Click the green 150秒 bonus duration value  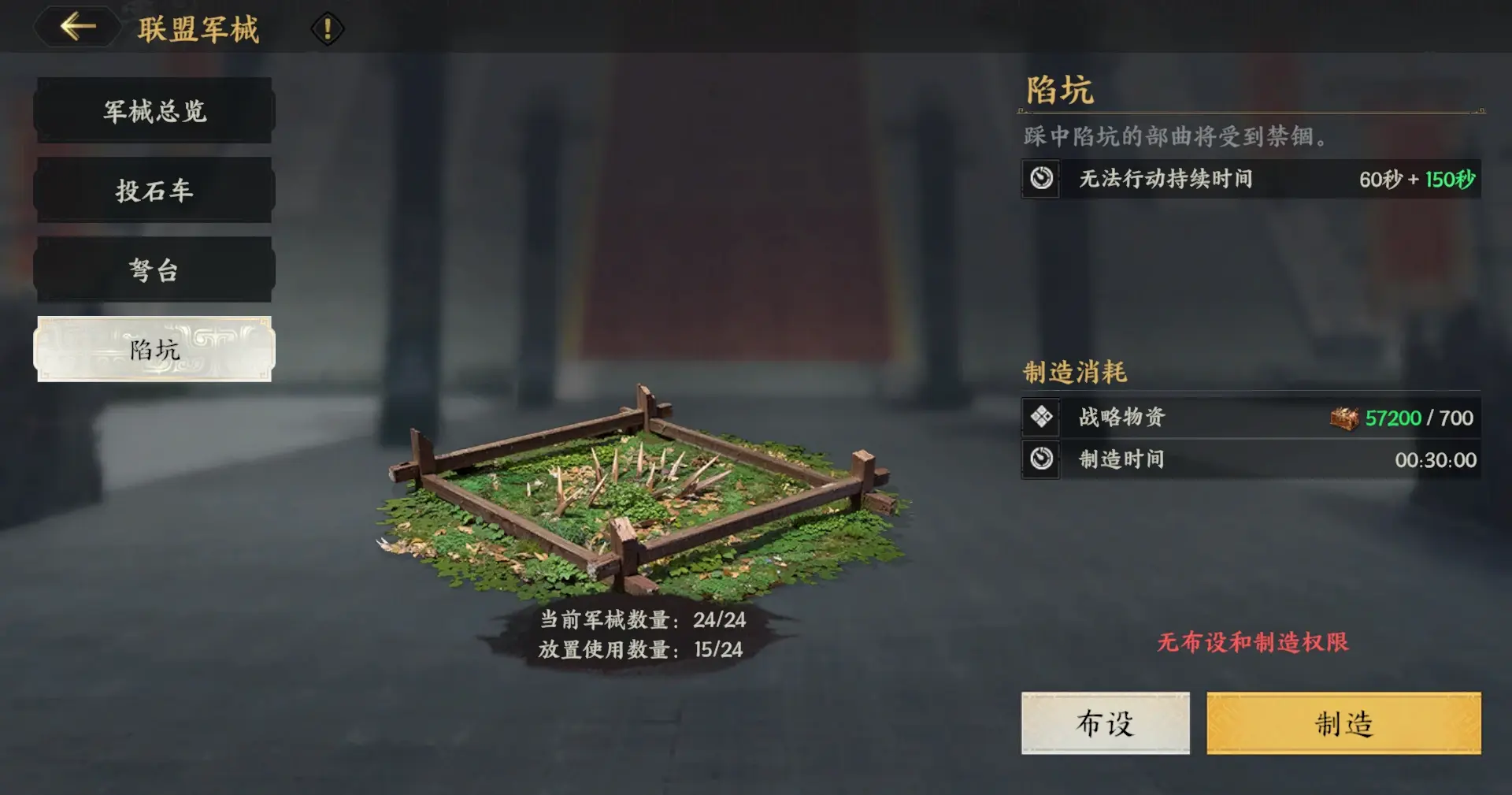(x=1451, y=180)
